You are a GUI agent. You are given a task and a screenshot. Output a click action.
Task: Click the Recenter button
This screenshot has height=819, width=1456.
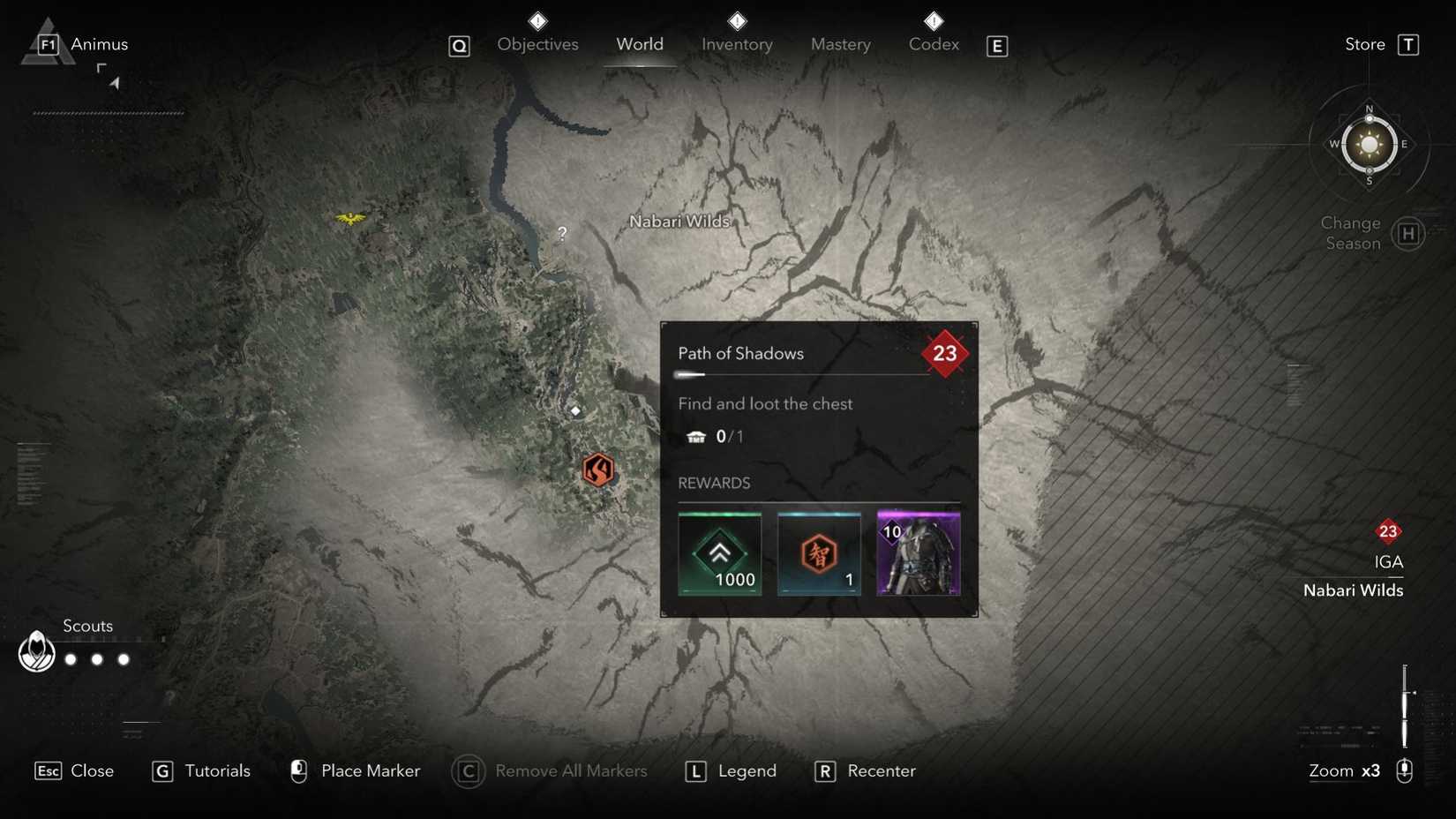click(x=881, y=770)
